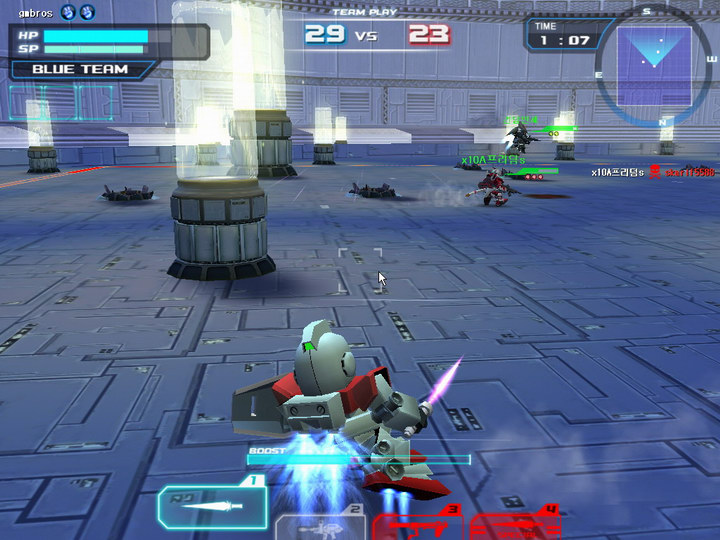Select the red weapon slot 4

pos(515,524)
